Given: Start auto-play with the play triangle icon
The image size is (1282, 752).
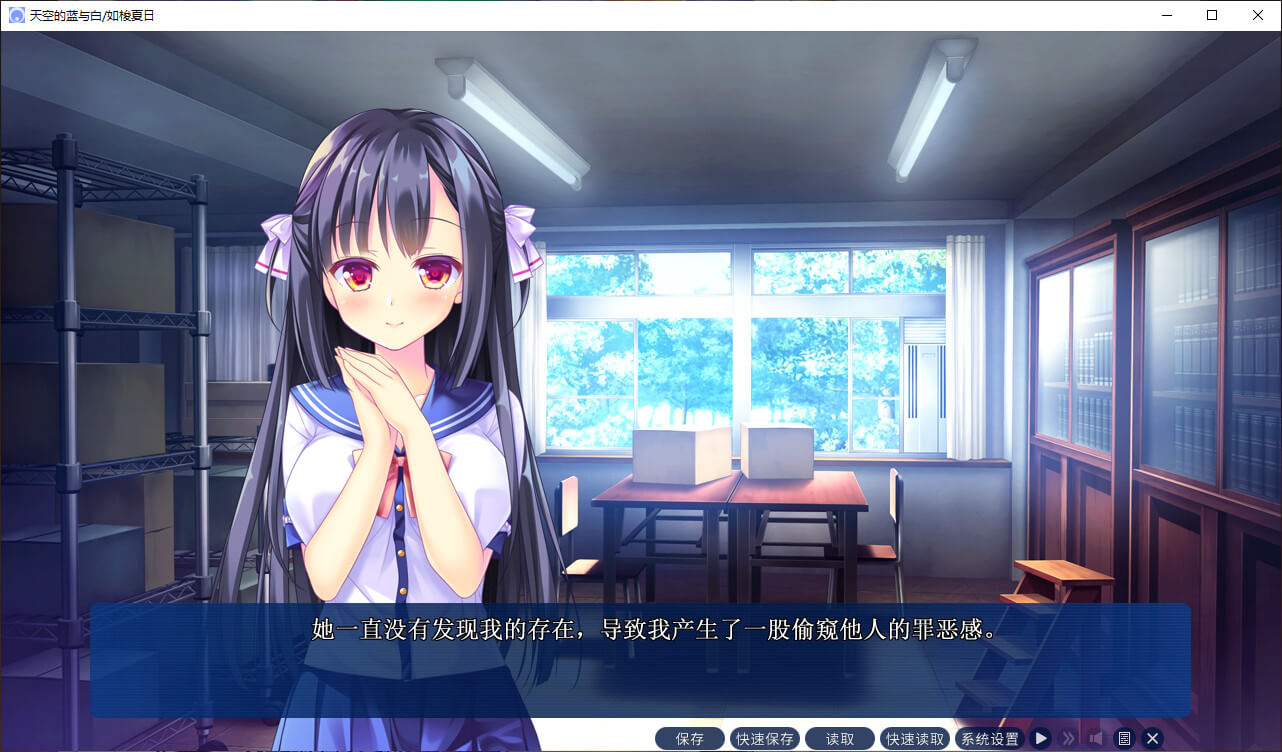Looking at the screenshot, I should [x=1041, y=738].
